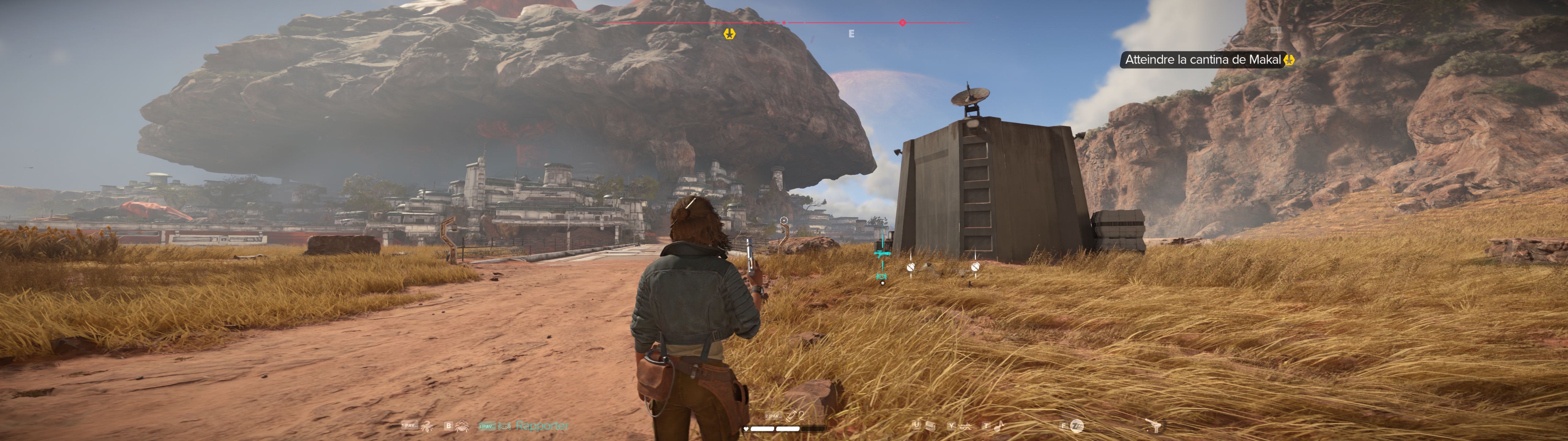Activate the music note whistle icon
The image size is (1568, 441).
pos(999,426)
